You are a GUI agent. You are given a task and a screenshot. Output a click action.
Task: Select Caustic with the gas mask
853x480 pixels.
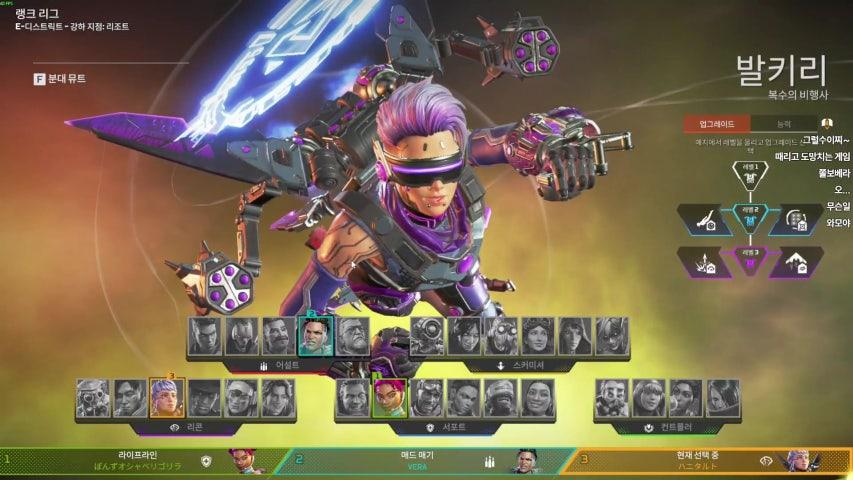coord(612,397)
